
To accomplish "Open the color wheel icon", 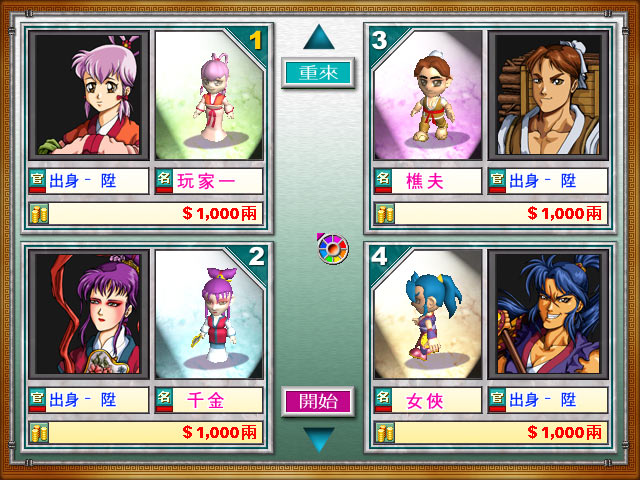I will tap(332, 248).
